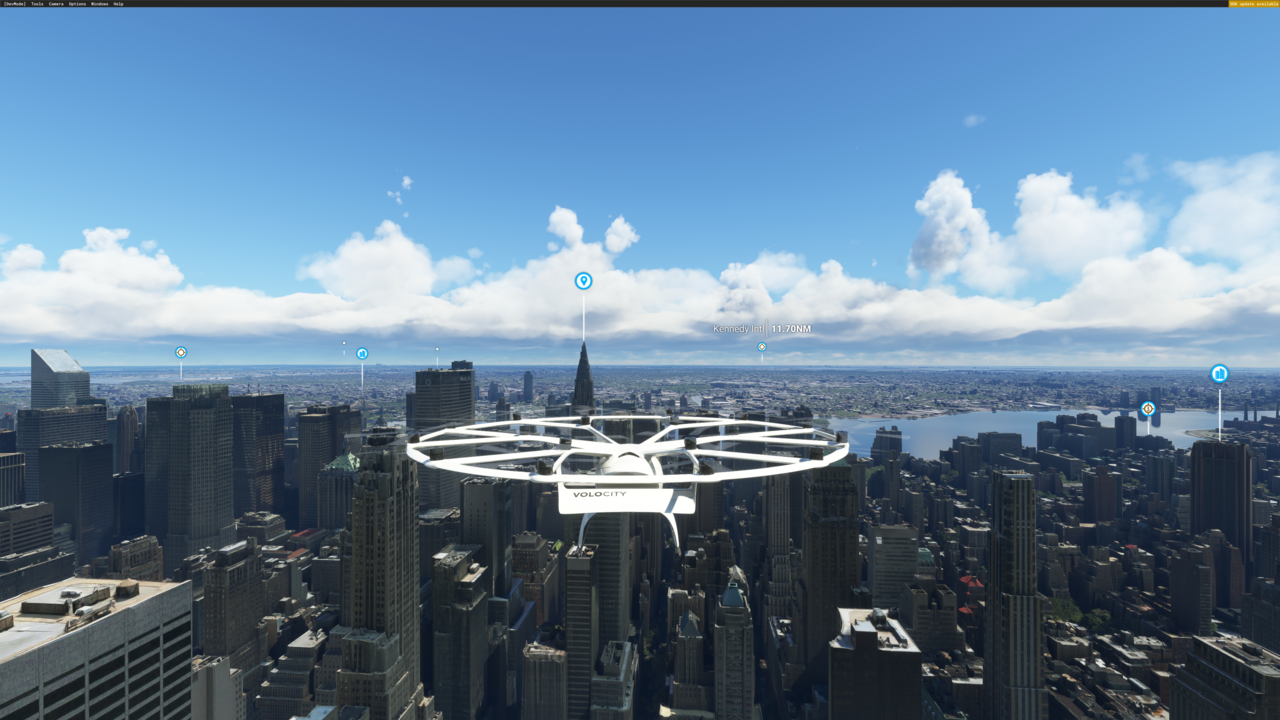Open the Help menu
This screenshot has height=720, width=1280.
118,4
